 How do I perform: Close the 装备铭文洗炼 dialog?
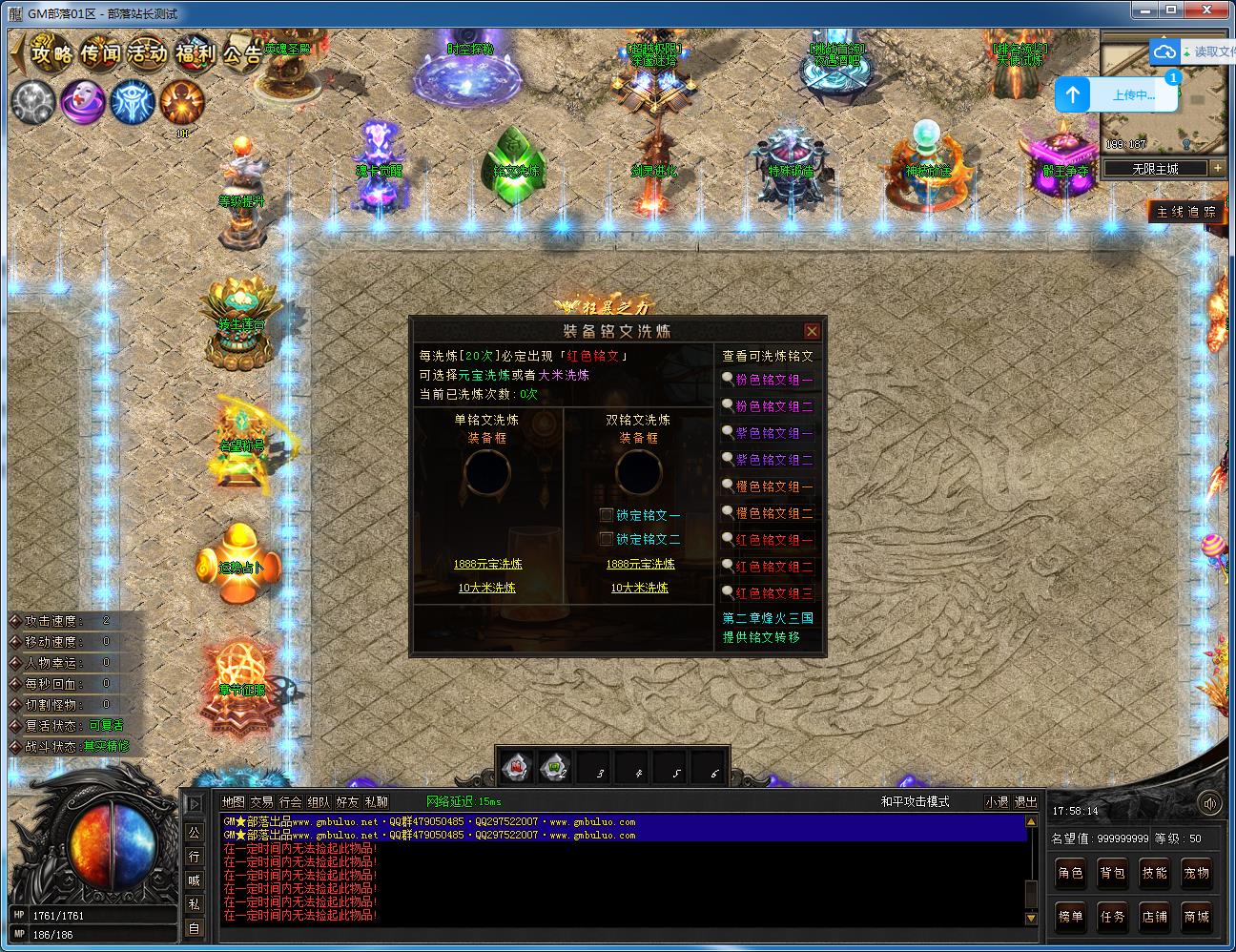pos(812,331)
